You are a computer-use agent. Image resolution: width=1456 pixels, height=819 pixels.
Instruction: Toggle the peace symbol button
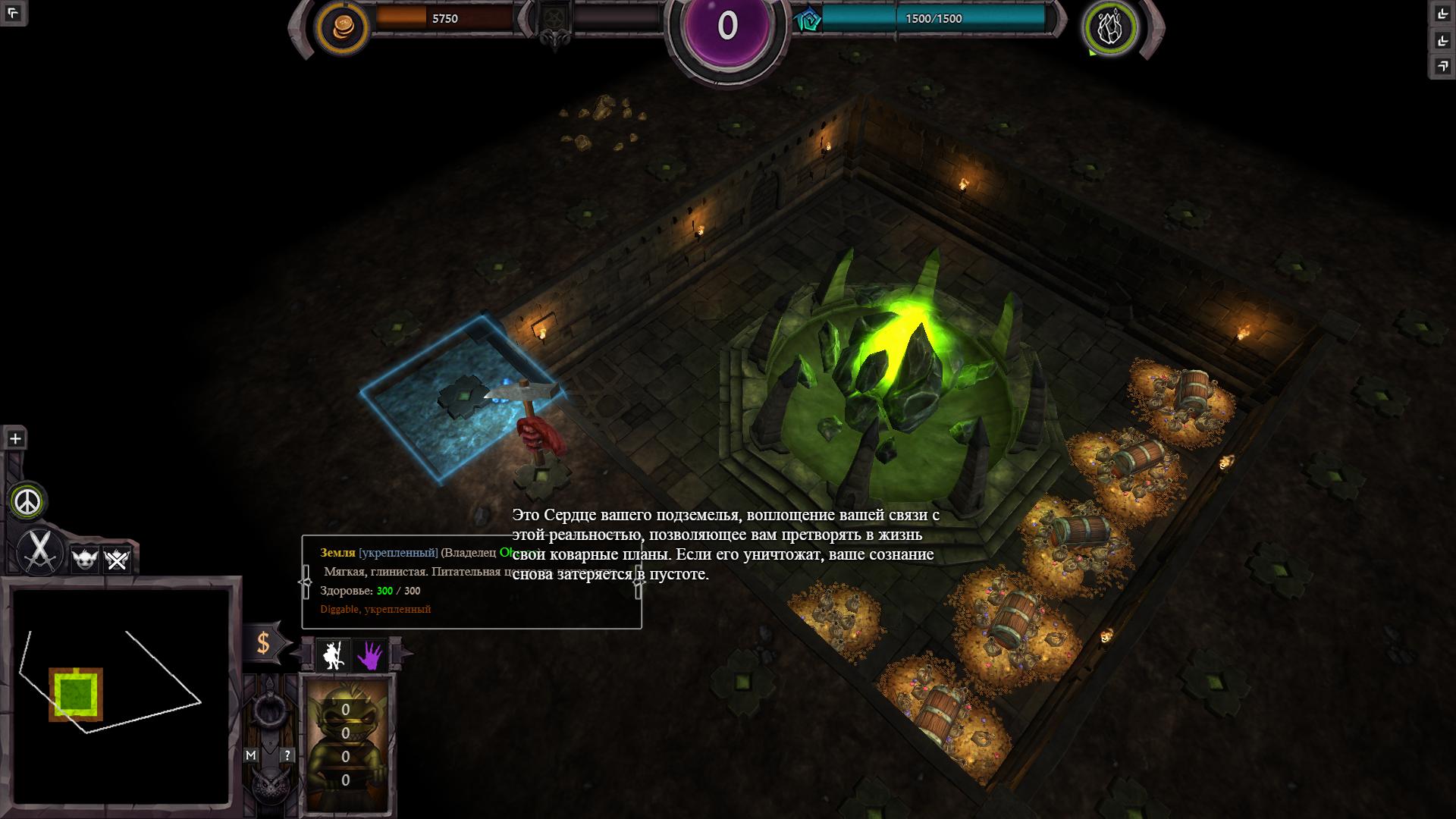(x=28, y=501)
